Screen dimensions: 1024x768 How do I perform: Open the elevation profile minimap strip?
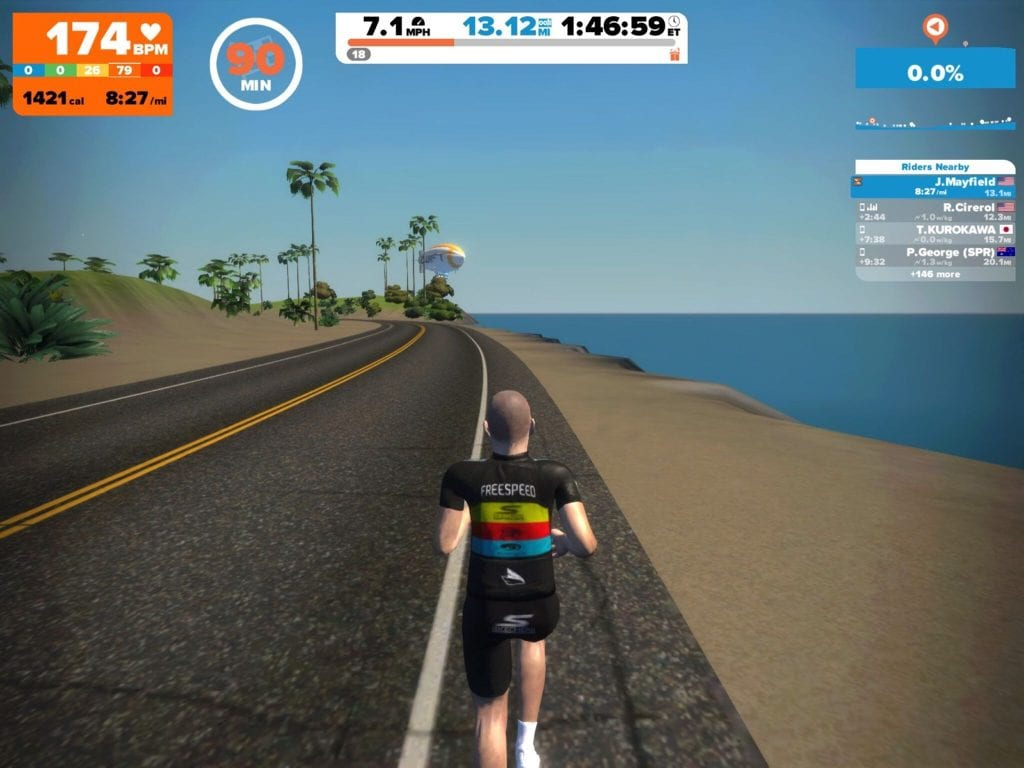(x=935, y=123)
